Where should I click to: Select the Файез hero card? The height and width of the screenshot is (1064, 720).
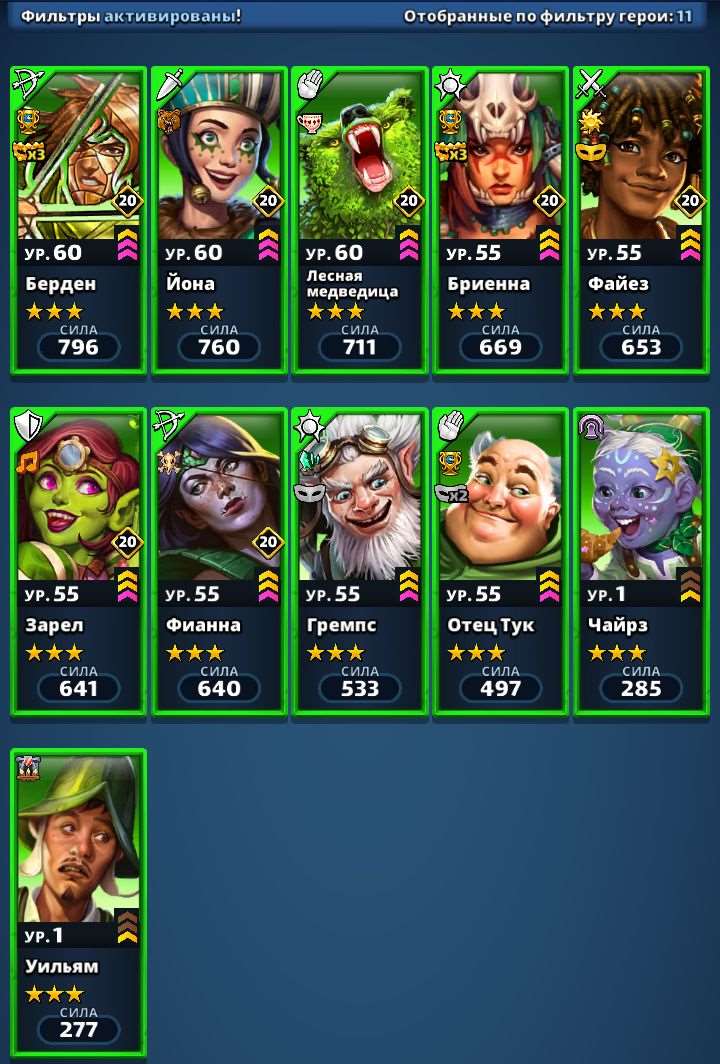coord(641,220)
